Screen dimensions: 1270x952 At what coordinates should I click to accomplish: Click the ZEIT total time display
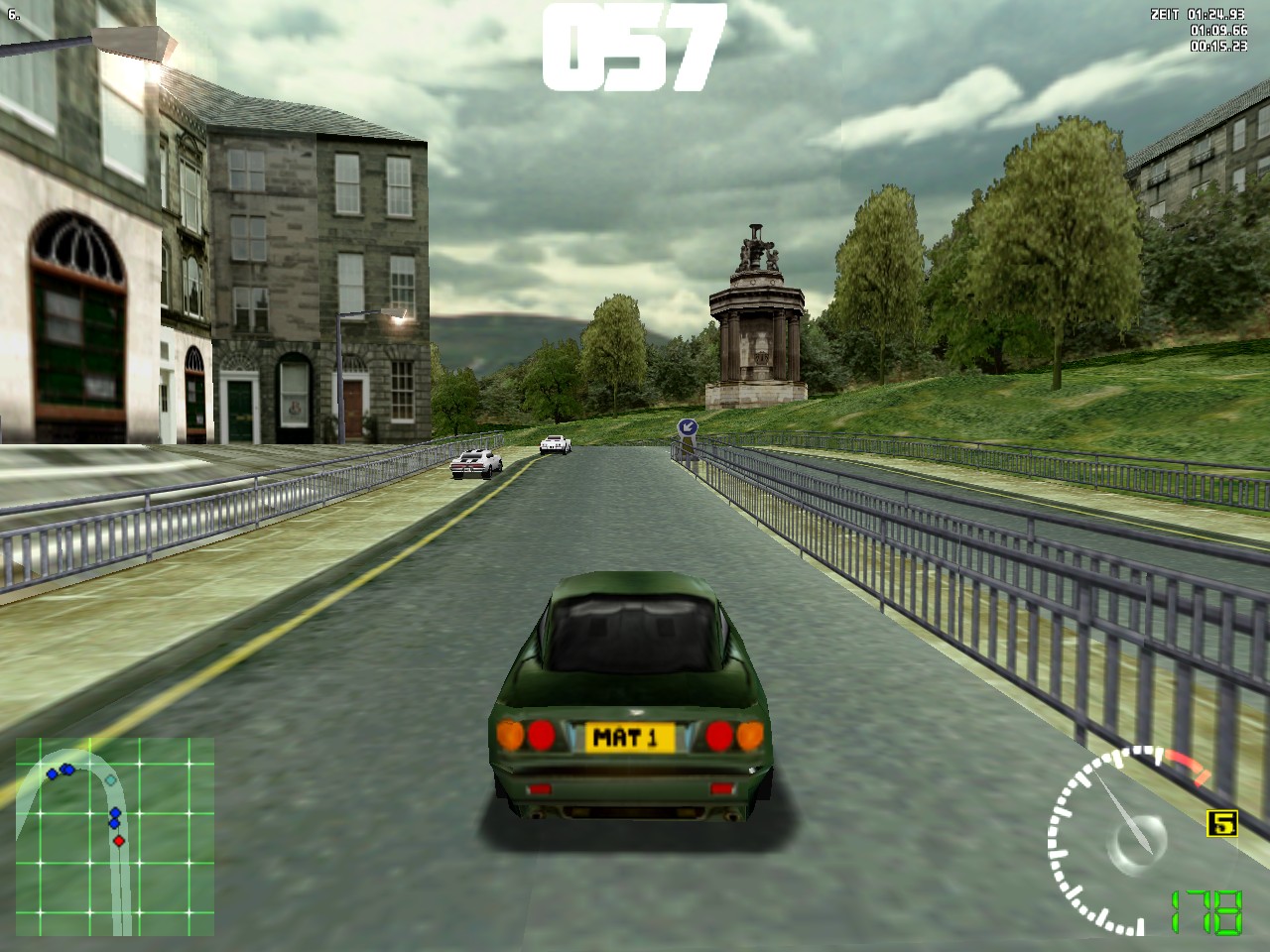pyautogui.click(x=1196, y=15)
